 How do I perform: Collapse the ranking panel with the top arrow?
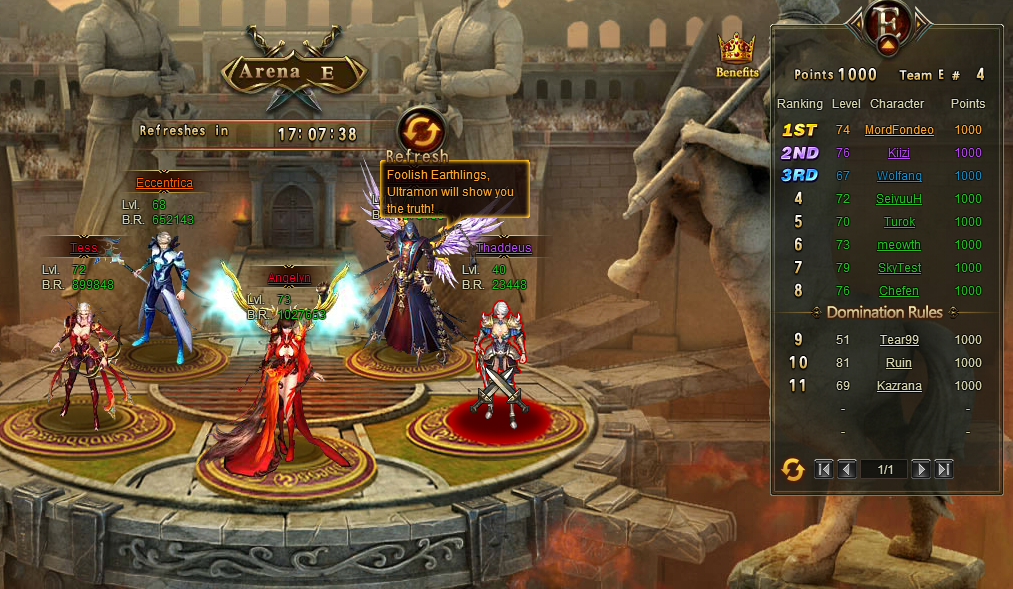[x=886, y=45]
